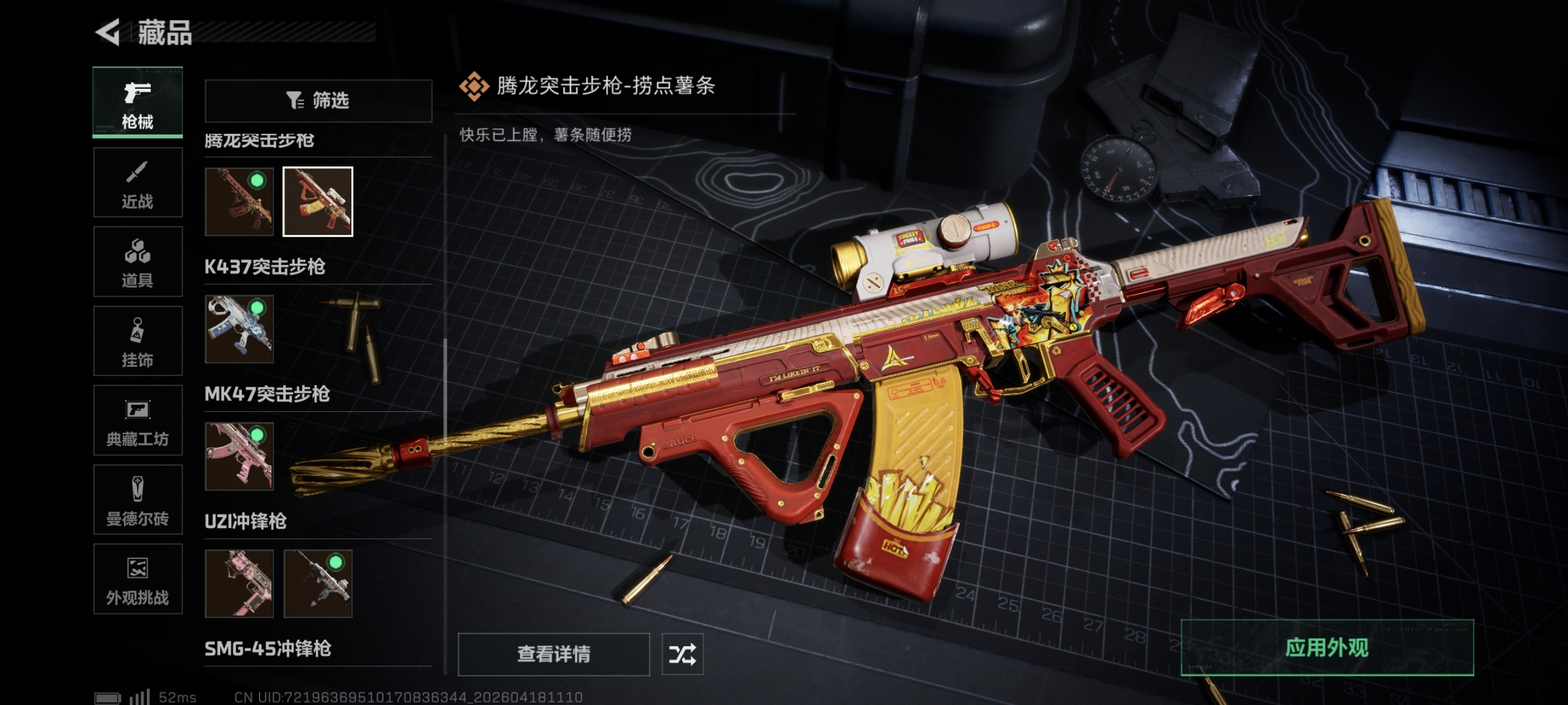Open the 挂饰 charms section
This screenshot has width=1568, height=705.
tap(137, 341)
